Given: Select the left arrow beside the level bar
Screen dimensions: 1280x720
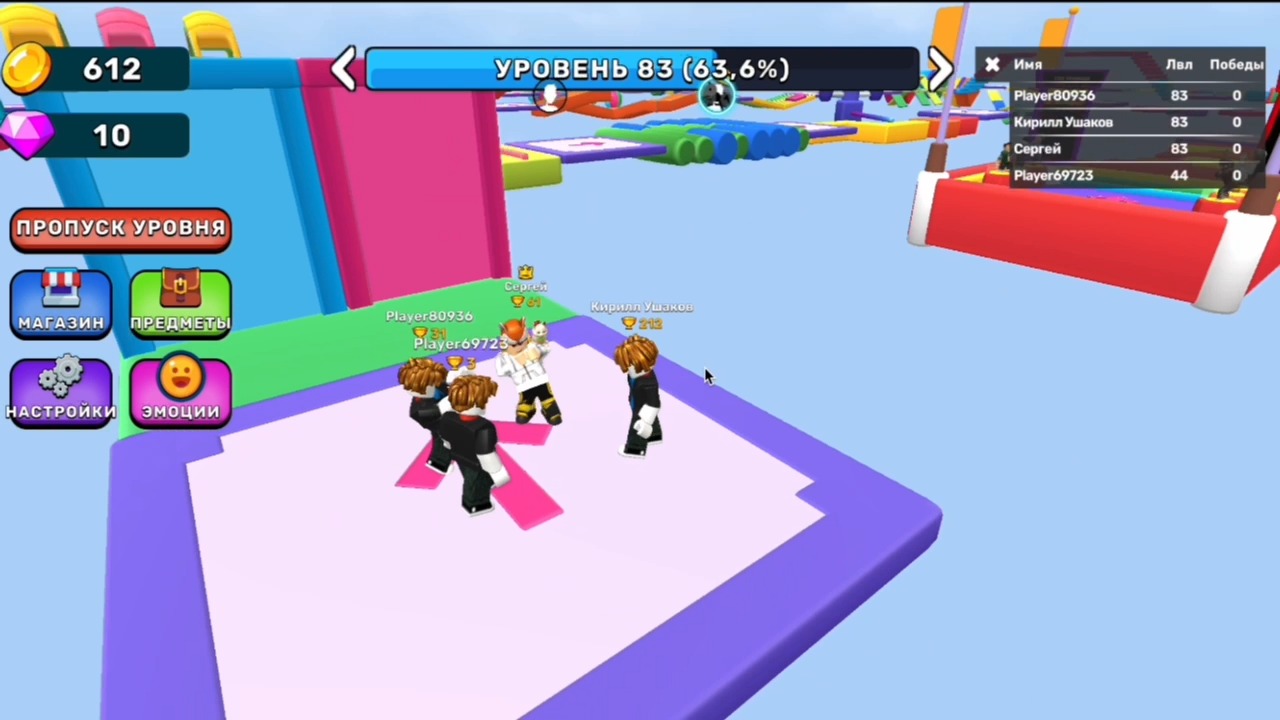Looking at the screenshot, I should (343, 68).
